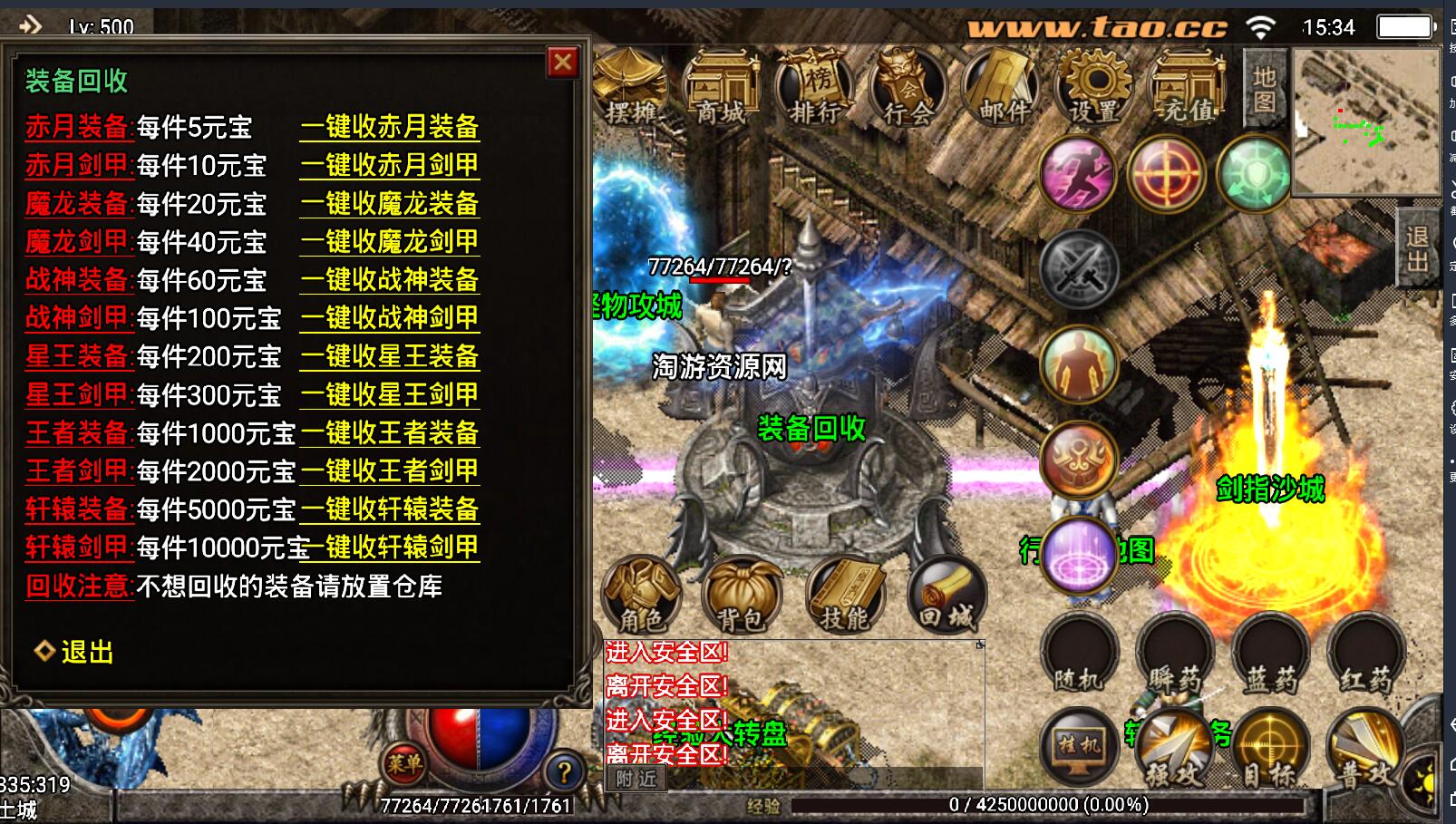Viewport: 1456px width, 824px height.
Task: Choose 一键收轩辕剑甲 link
Action: [395, 548]
